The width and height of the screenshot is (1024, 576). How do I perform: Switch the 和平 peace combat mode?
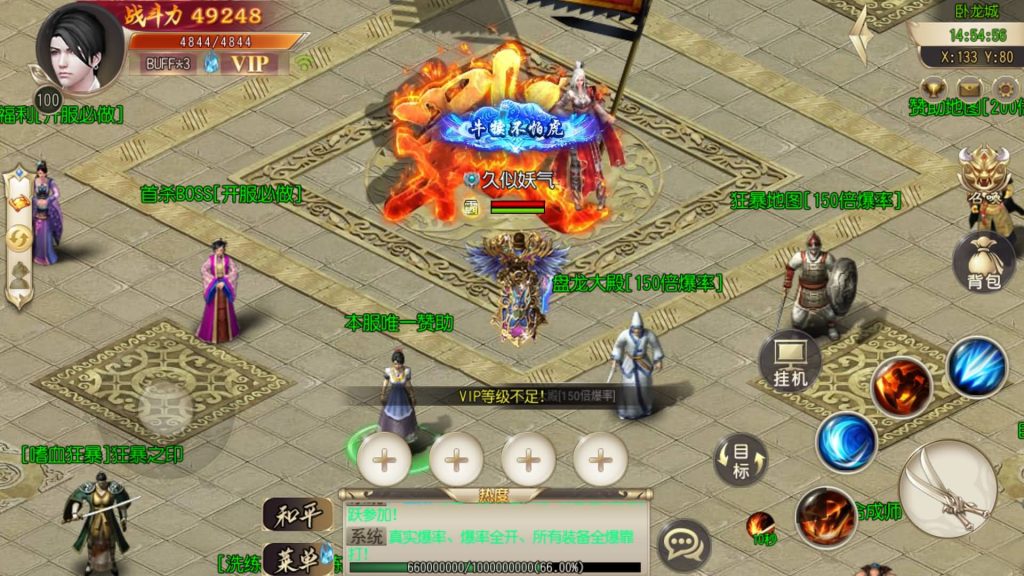pos(297,515)
